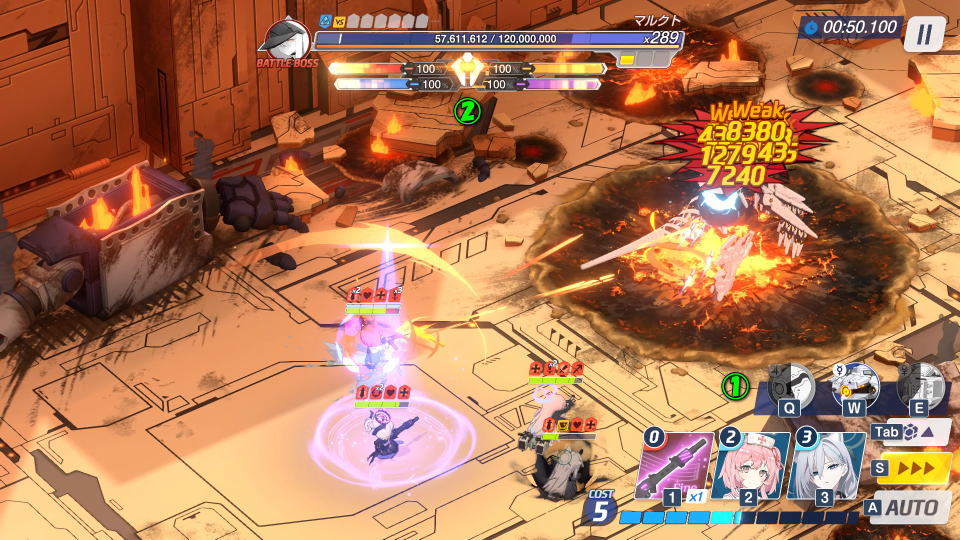Select the grayed portrait above the rifle card
The height and width of the screenshot is (540, 960).
click(x=790, y=385)
